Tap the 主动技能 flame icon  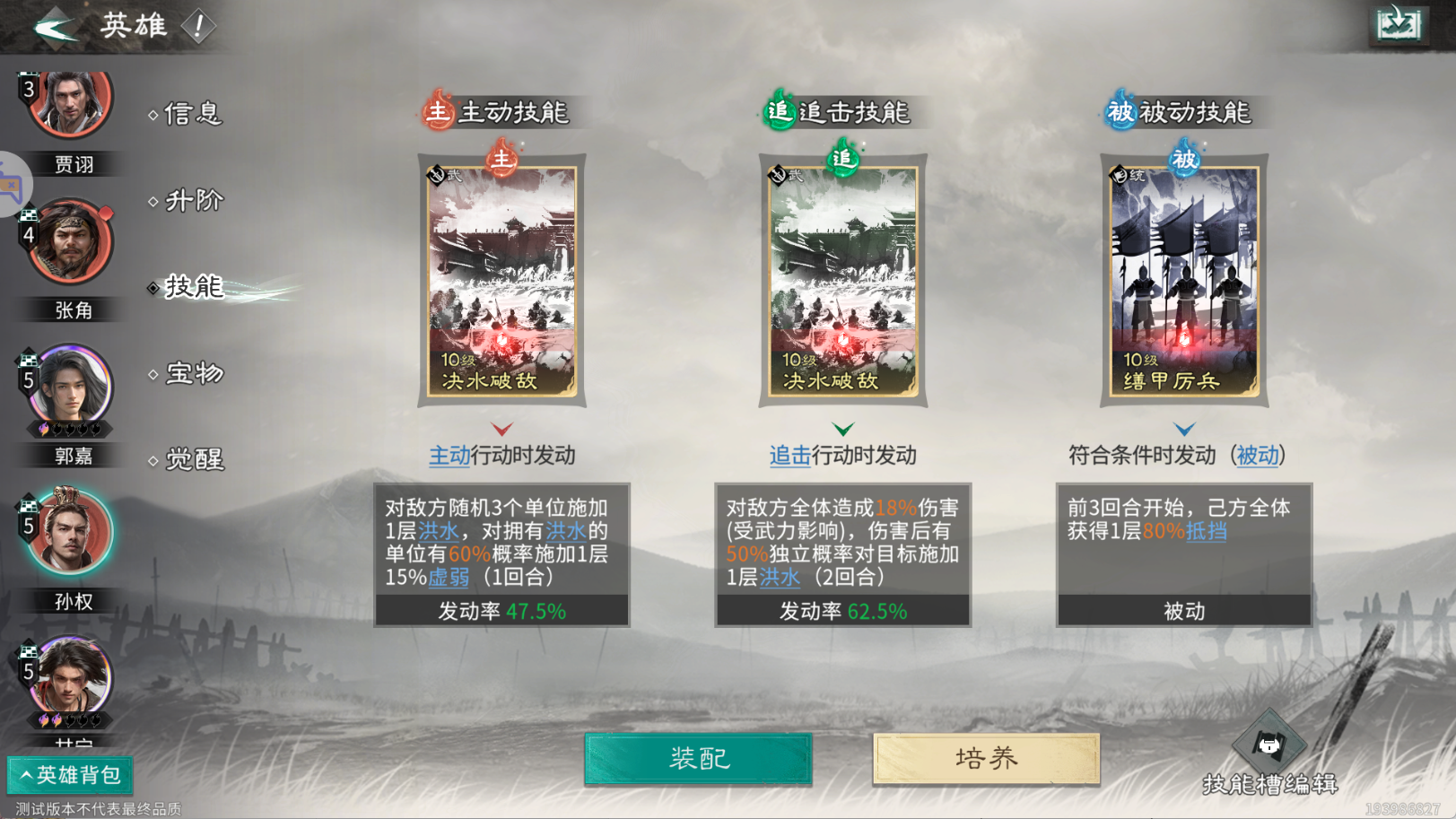pos(437,114)
